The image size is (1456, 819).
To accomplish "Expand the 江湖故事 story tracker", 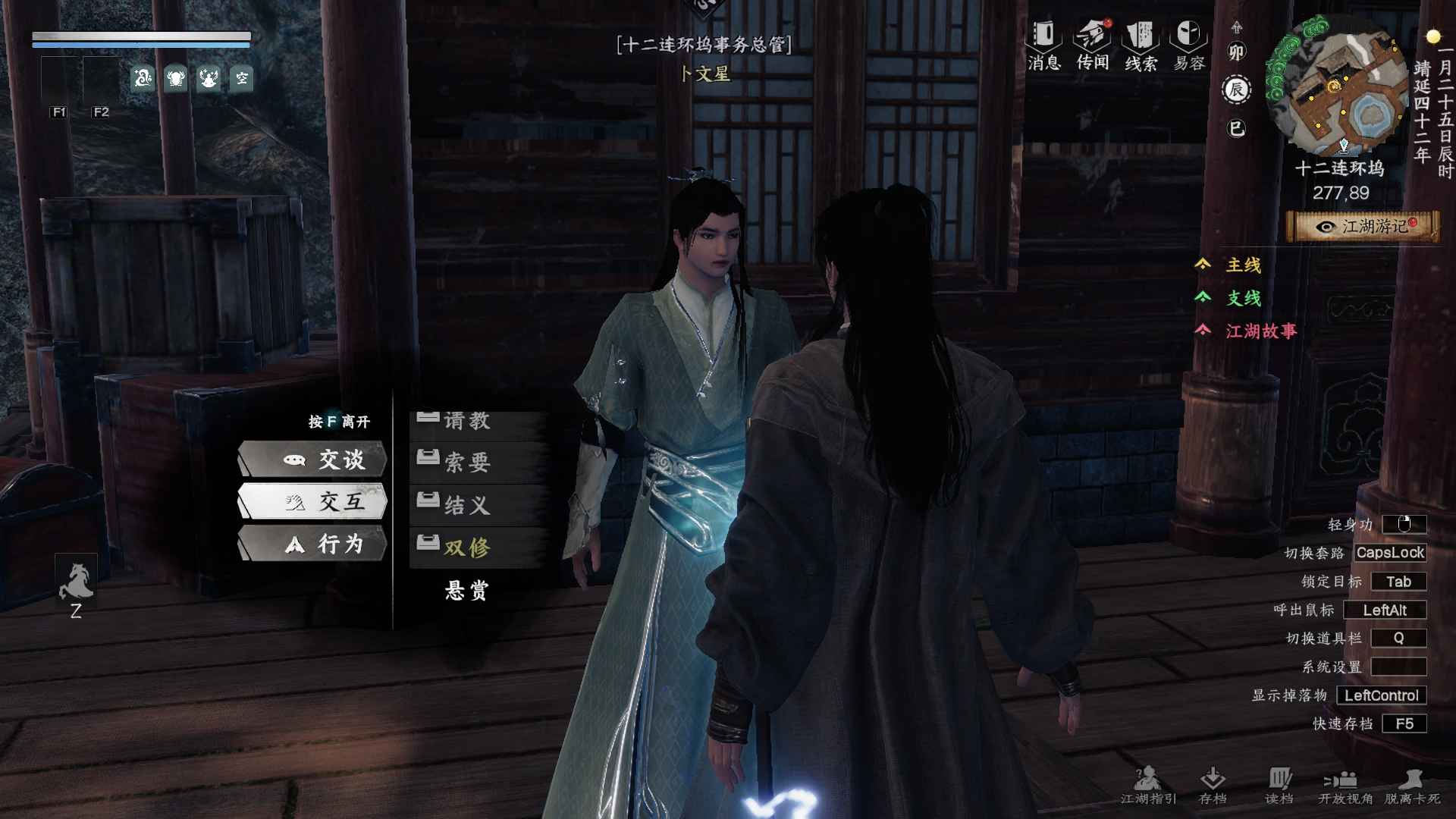I will click(1260, 331).
